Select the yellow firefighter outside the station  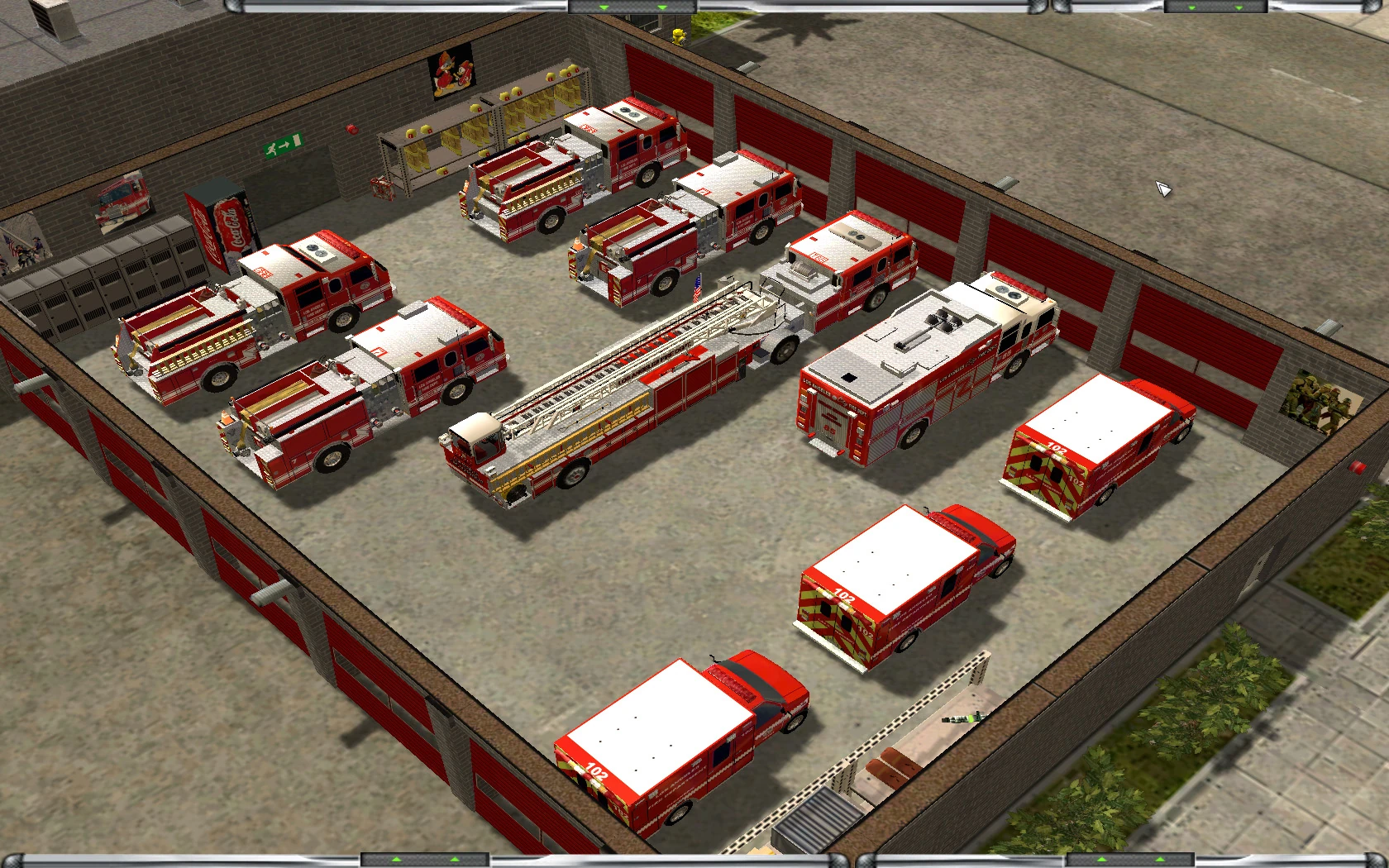pyautogui.click(x=678, y=35)
